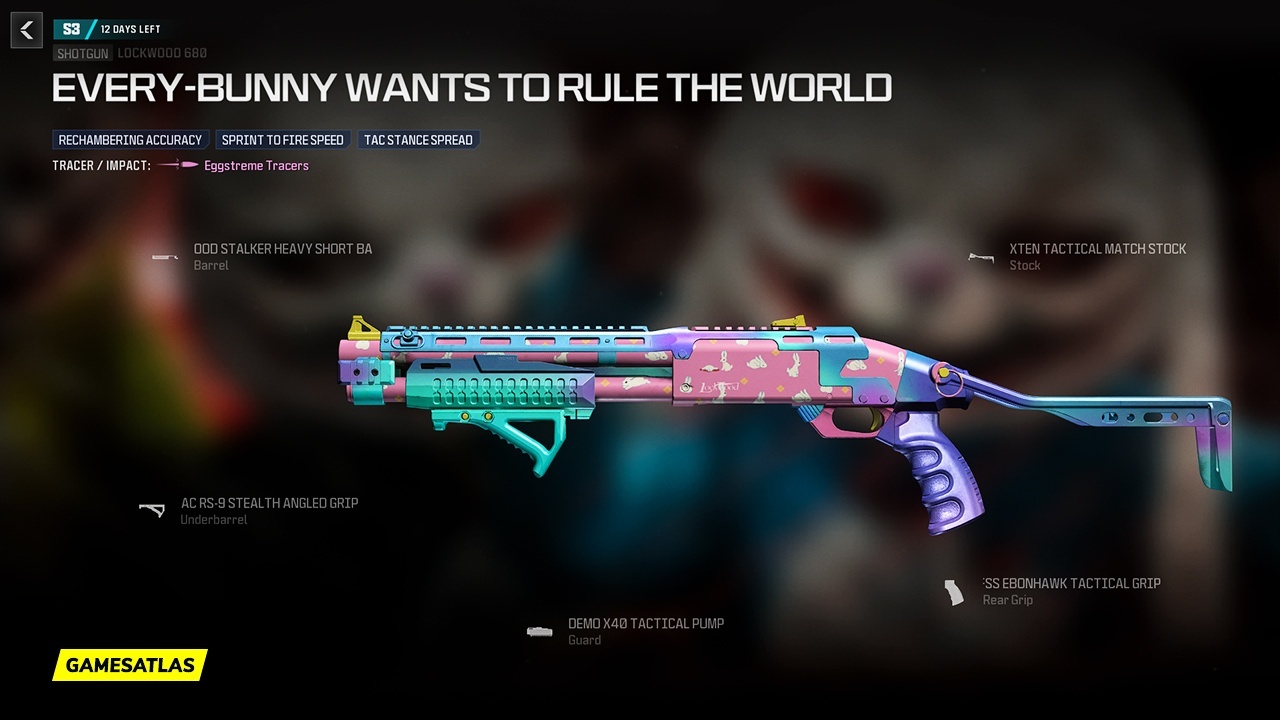1280x720 pixels.
Task: Click the back arrow button
Action: (26, 30)
